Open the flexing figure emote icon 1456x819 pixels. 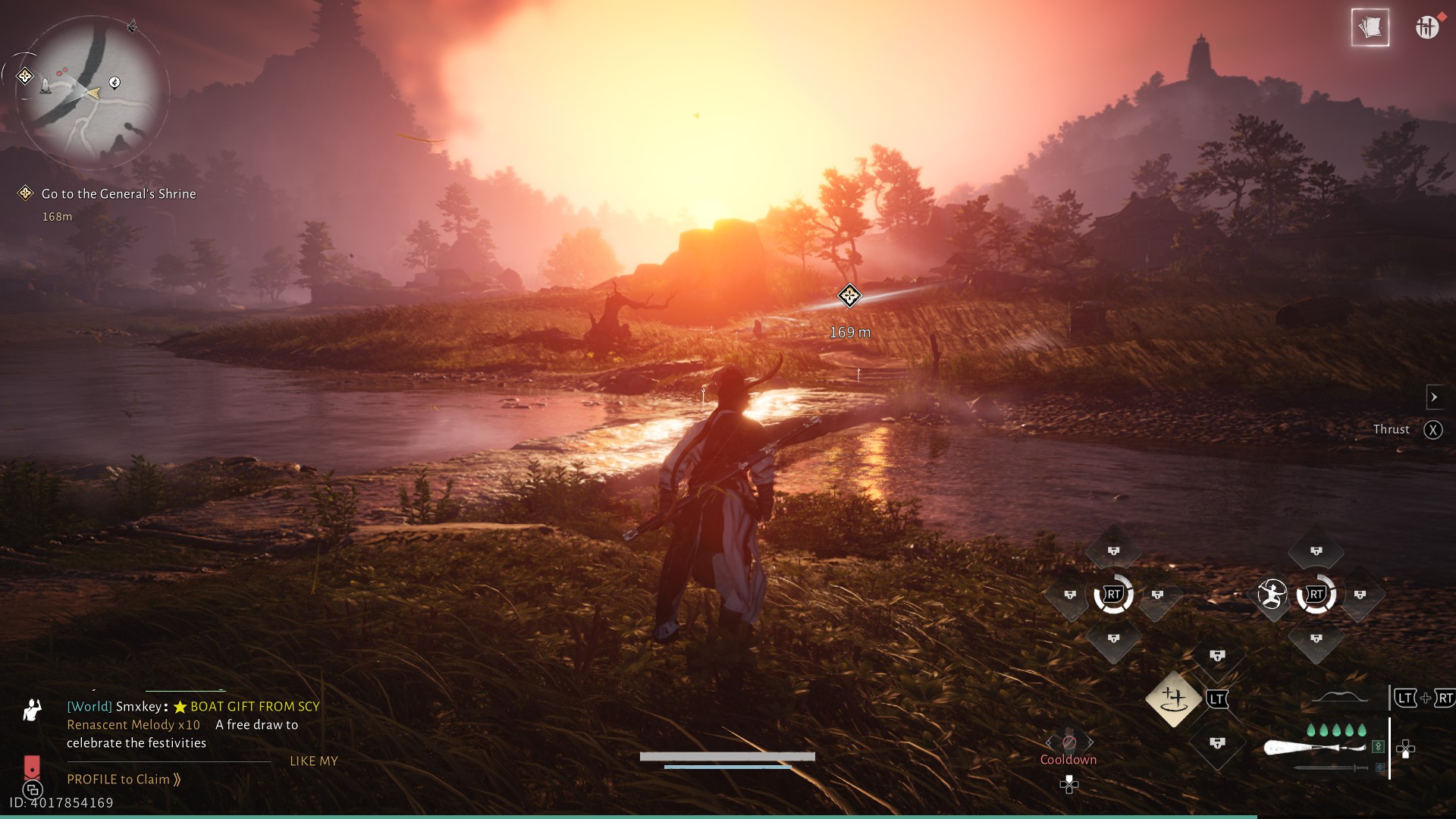32,710
